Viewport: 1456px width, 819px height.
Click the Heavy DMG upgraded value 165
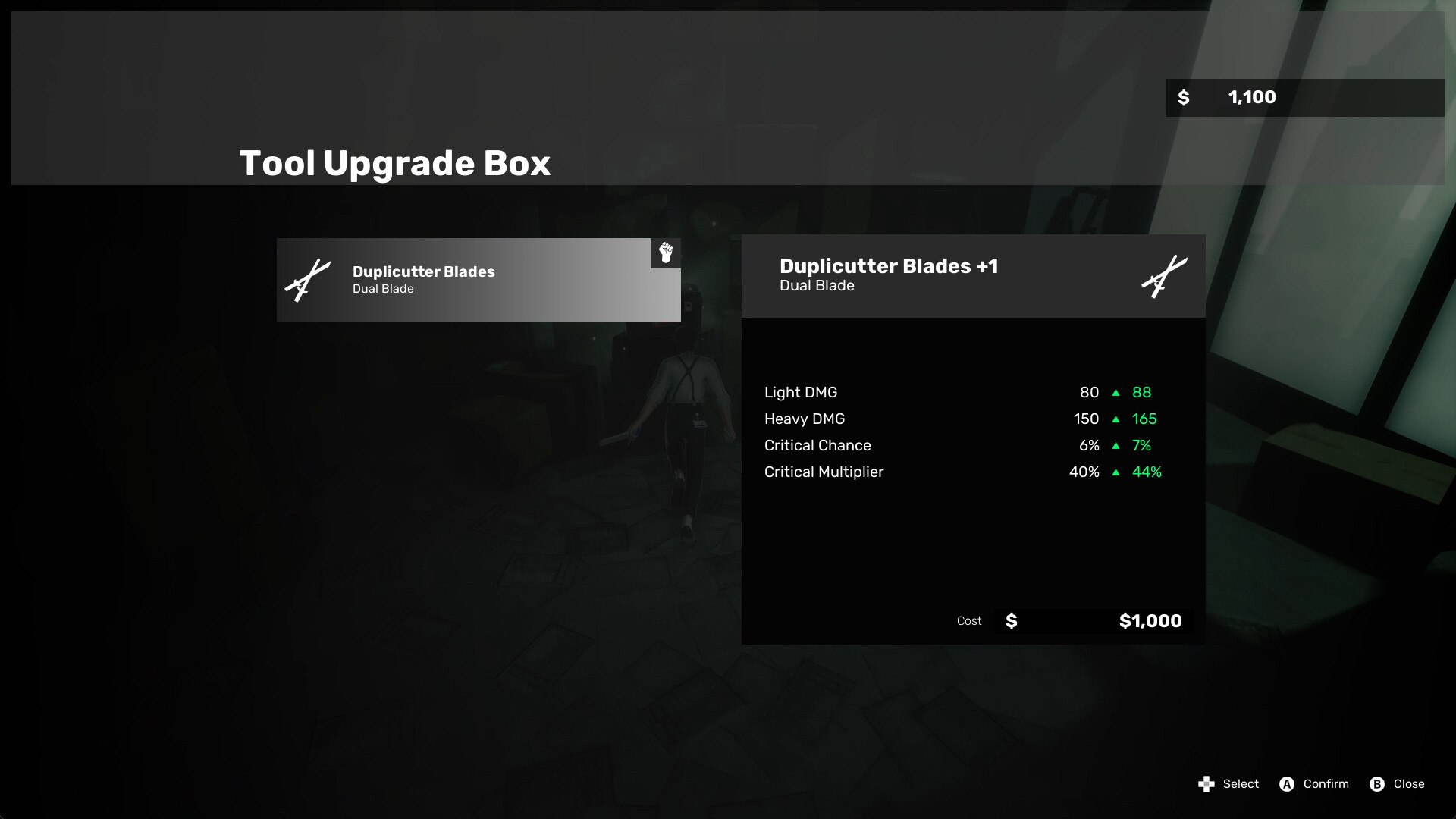(x=1145, y=419)
